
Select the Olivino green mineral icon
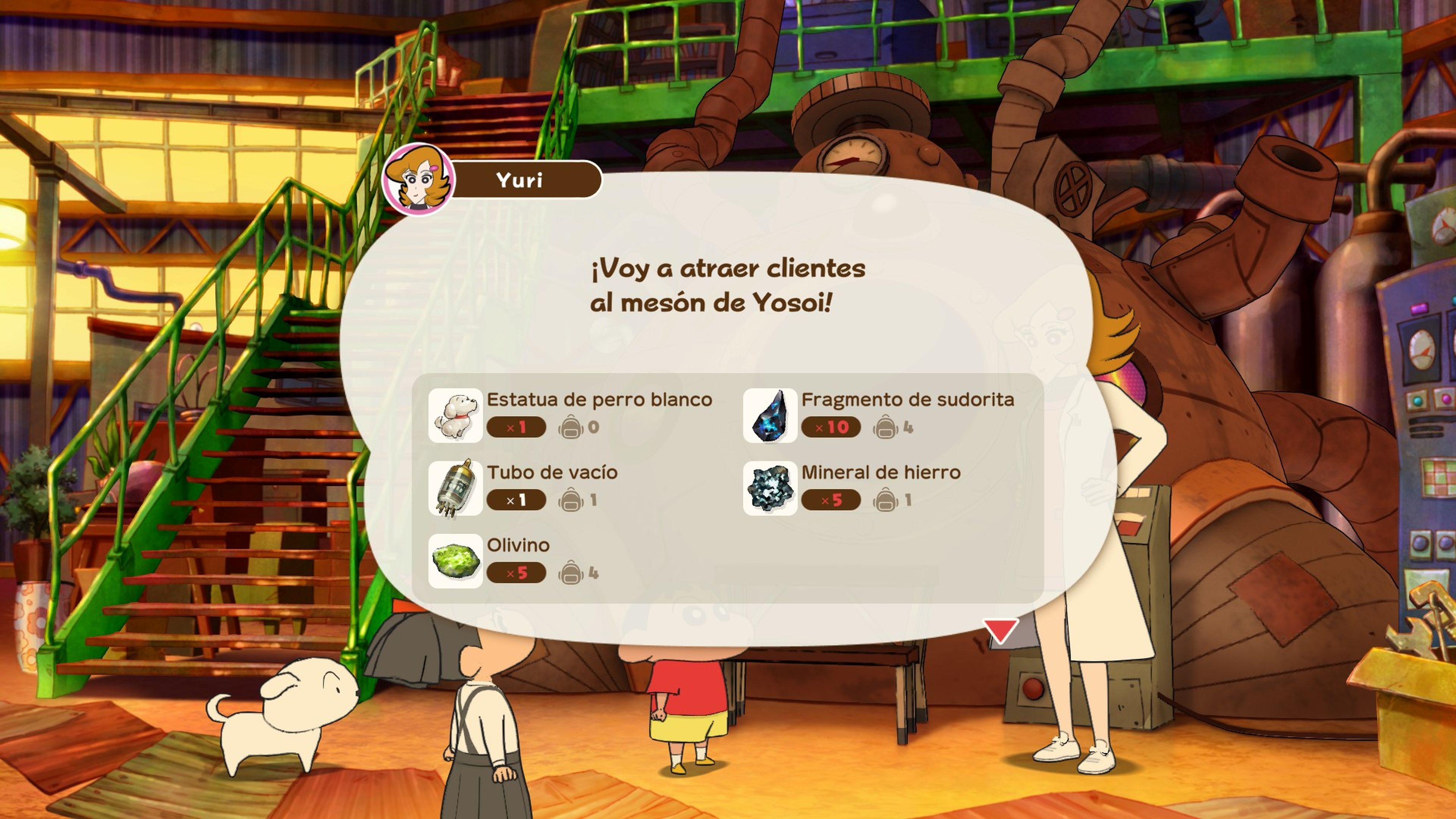[x=455, y=561]
